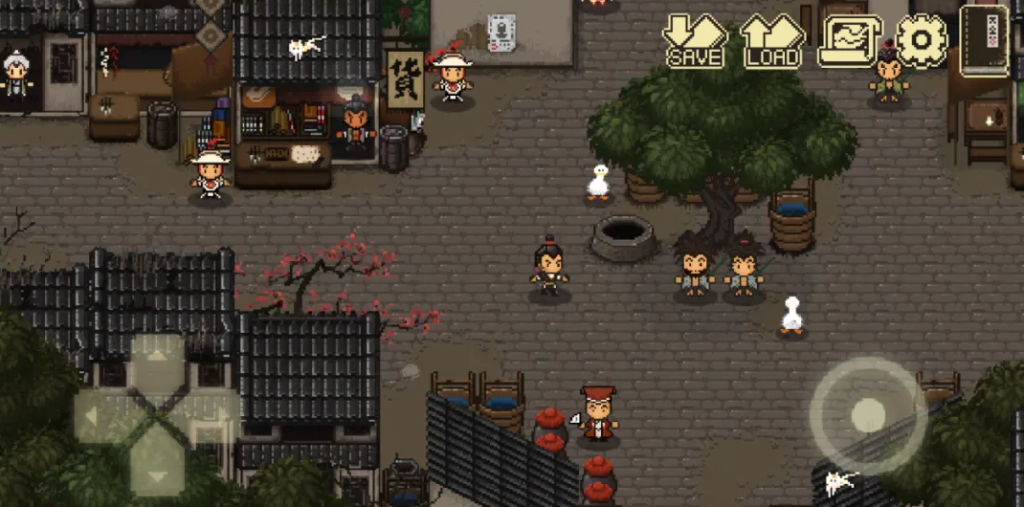
Task: Open the gear settings menu
Action: coord(921,41)
